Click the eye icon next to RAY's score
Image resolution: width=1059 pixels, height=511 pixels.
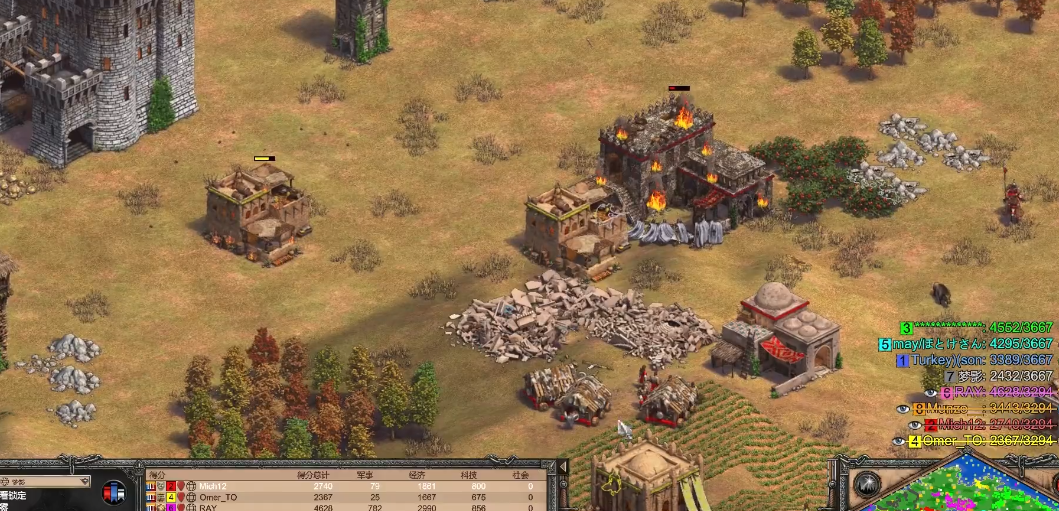point(930,393)
